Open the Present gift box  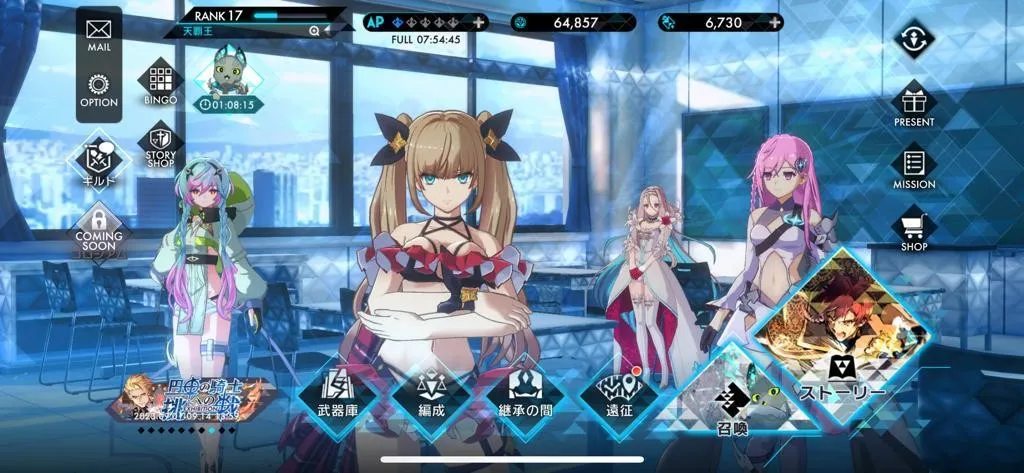[x=914, y=102]
